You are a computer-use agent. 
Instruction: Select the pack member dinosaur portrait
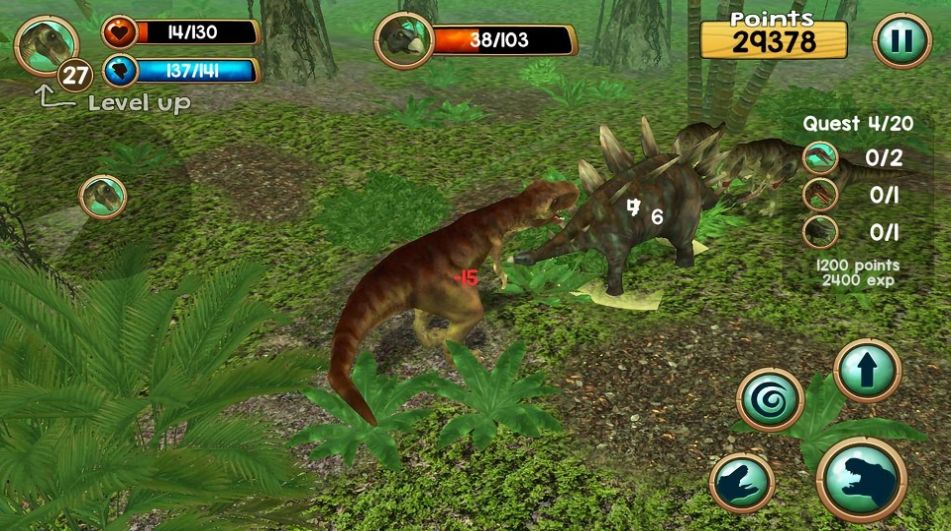[x=103, y=197]
